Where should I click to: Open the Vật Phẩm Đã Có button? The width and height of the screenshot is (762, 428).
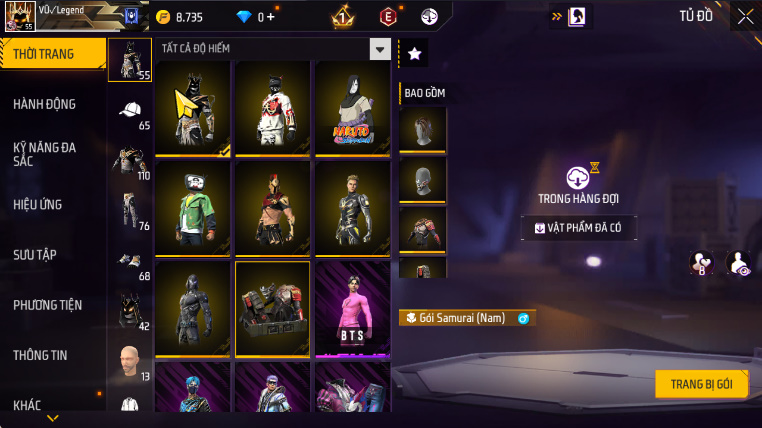[579, 228]
